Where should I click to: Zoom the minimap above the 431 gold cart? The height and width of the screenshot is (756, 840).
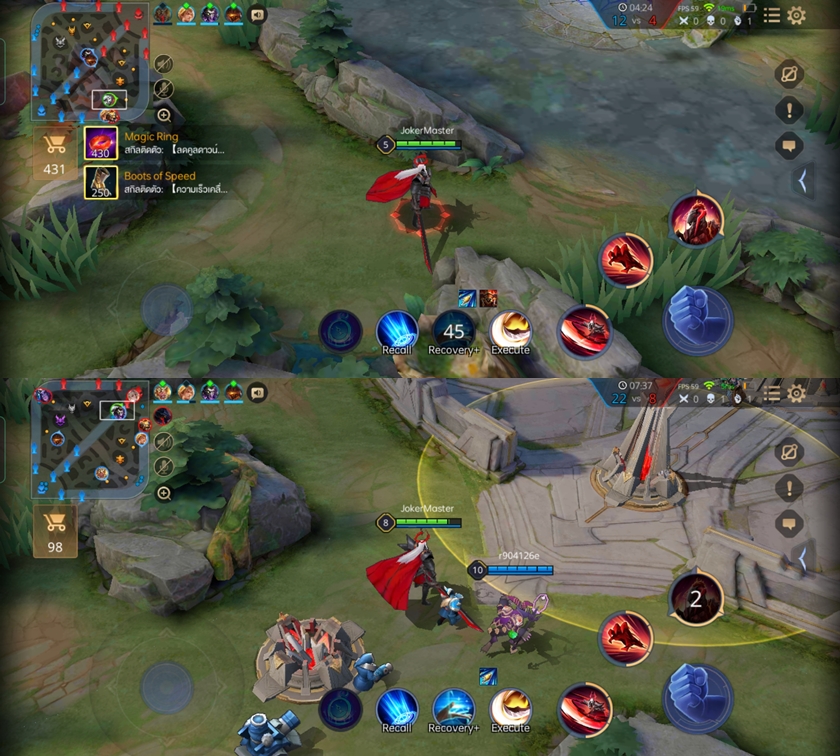164,116
